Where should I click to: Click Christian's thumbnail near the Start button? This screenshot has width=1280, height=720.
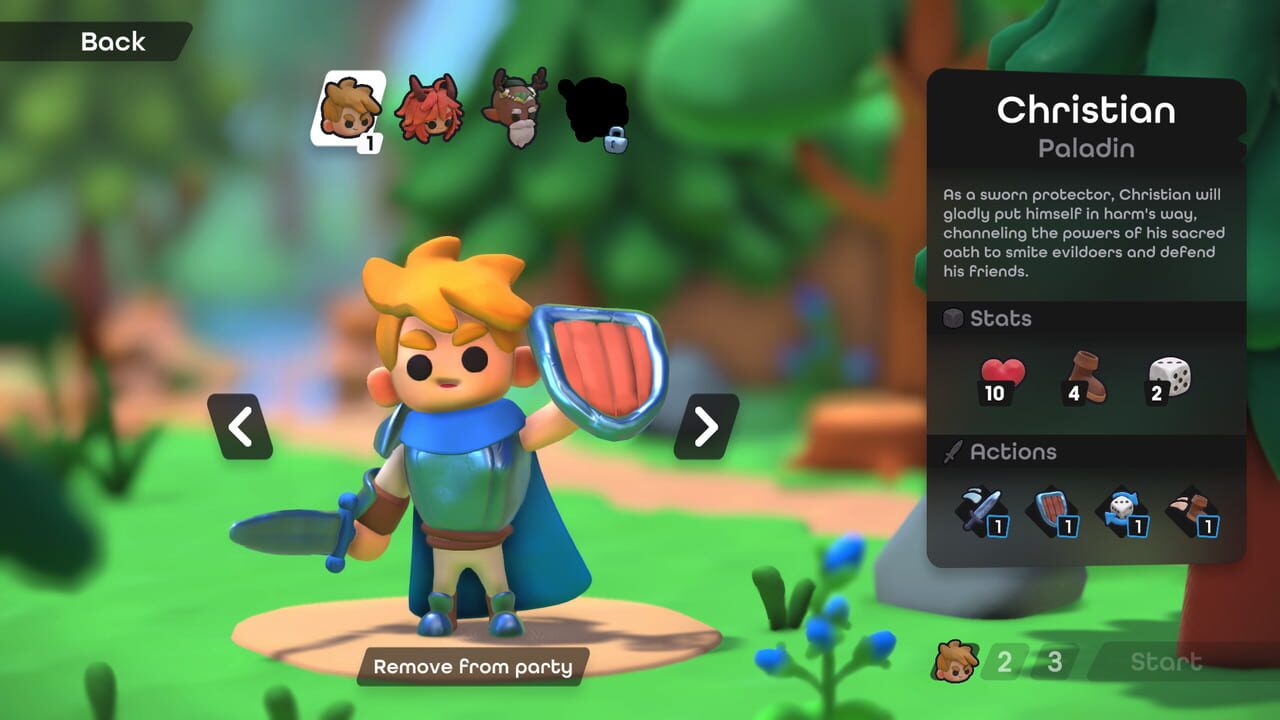tap(957, 660)
